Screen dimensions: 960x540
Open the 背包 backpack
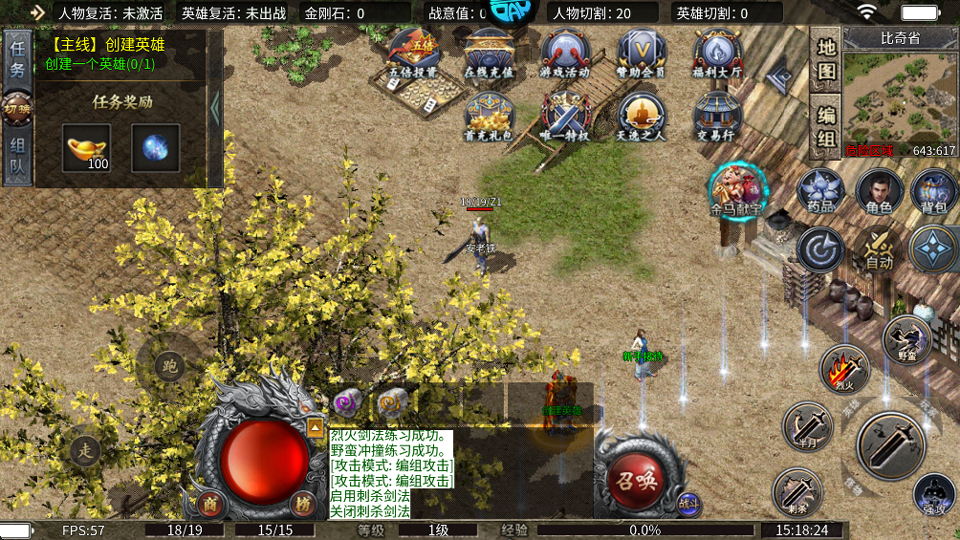point(934,191)
